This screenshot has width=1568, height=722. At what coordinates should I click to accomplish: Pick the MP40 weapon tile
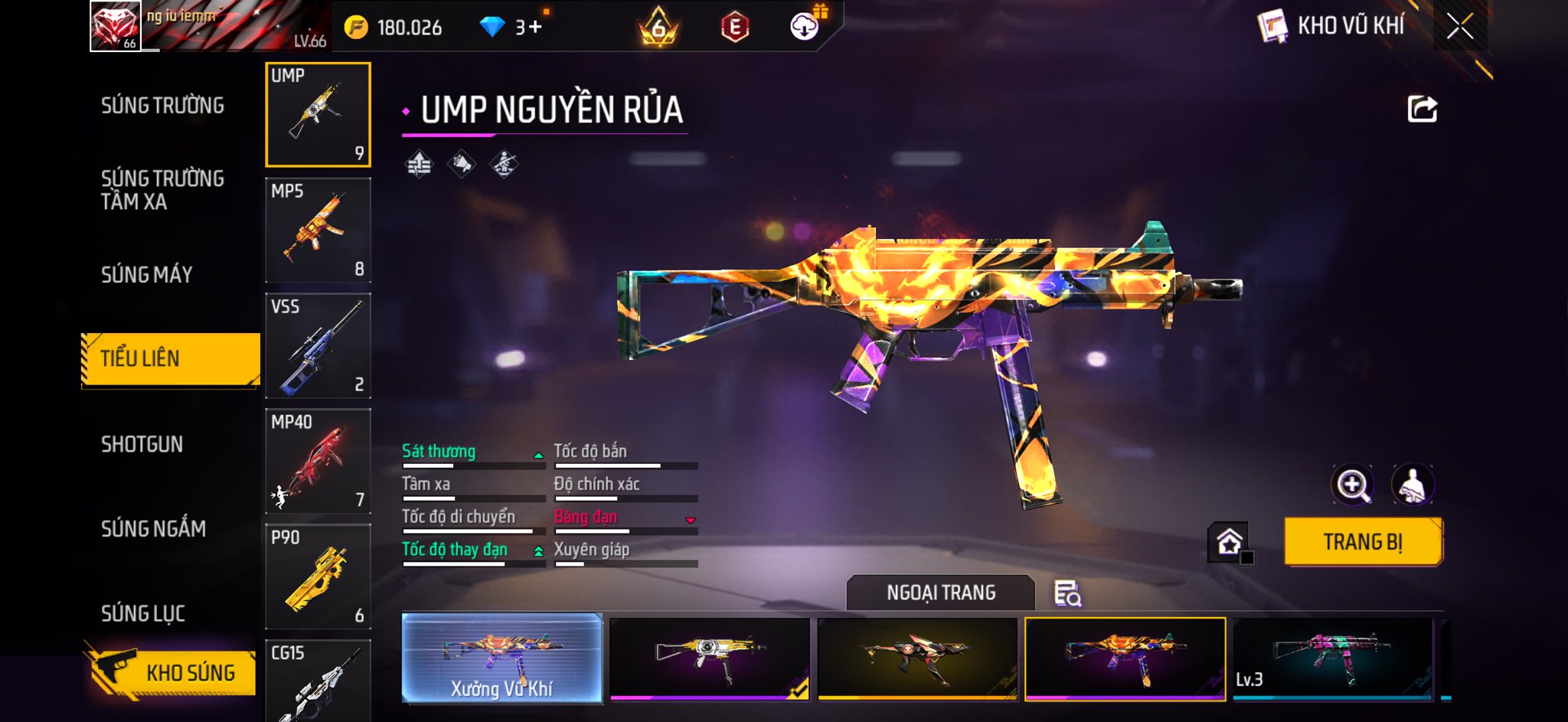click(318, 461)
